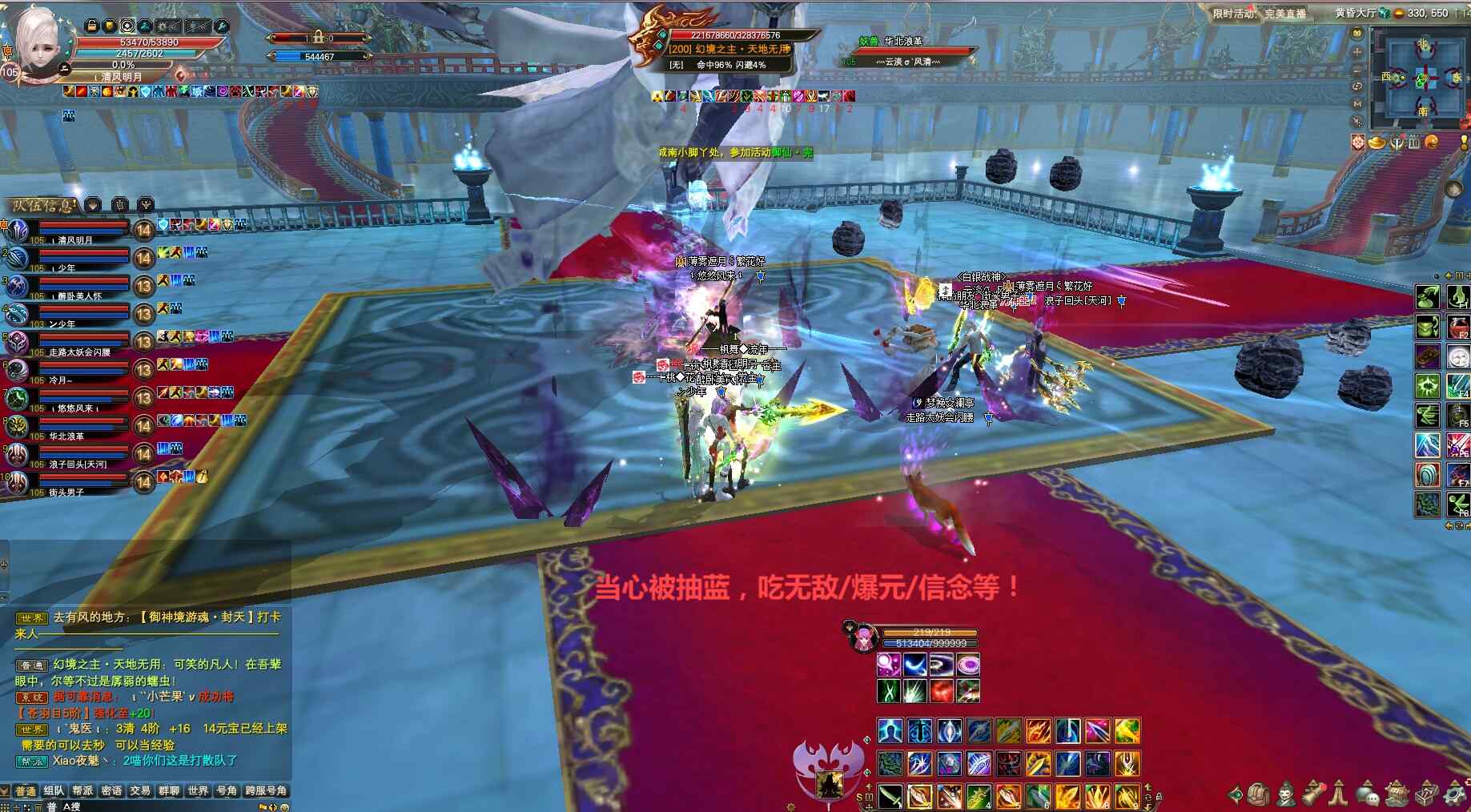Open the character portrait menu icon
Image resolution: width=1471 pixels, height=812 pixels.
1286,794
